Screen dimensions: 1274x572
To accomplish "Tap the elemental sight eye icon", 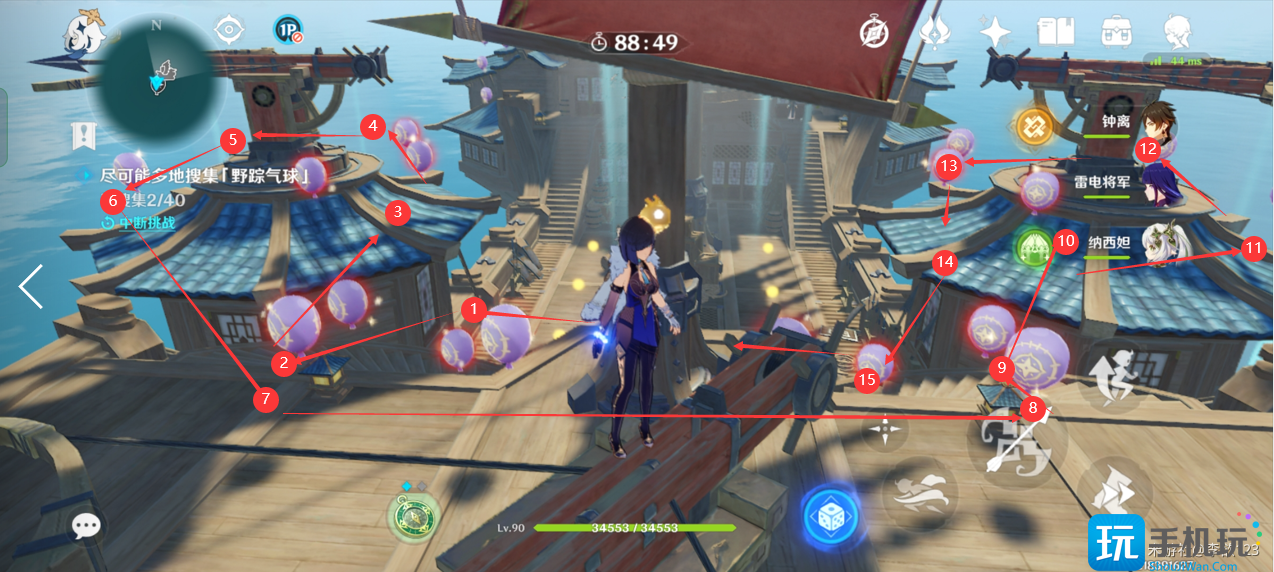I will click(x=230, y=30).
